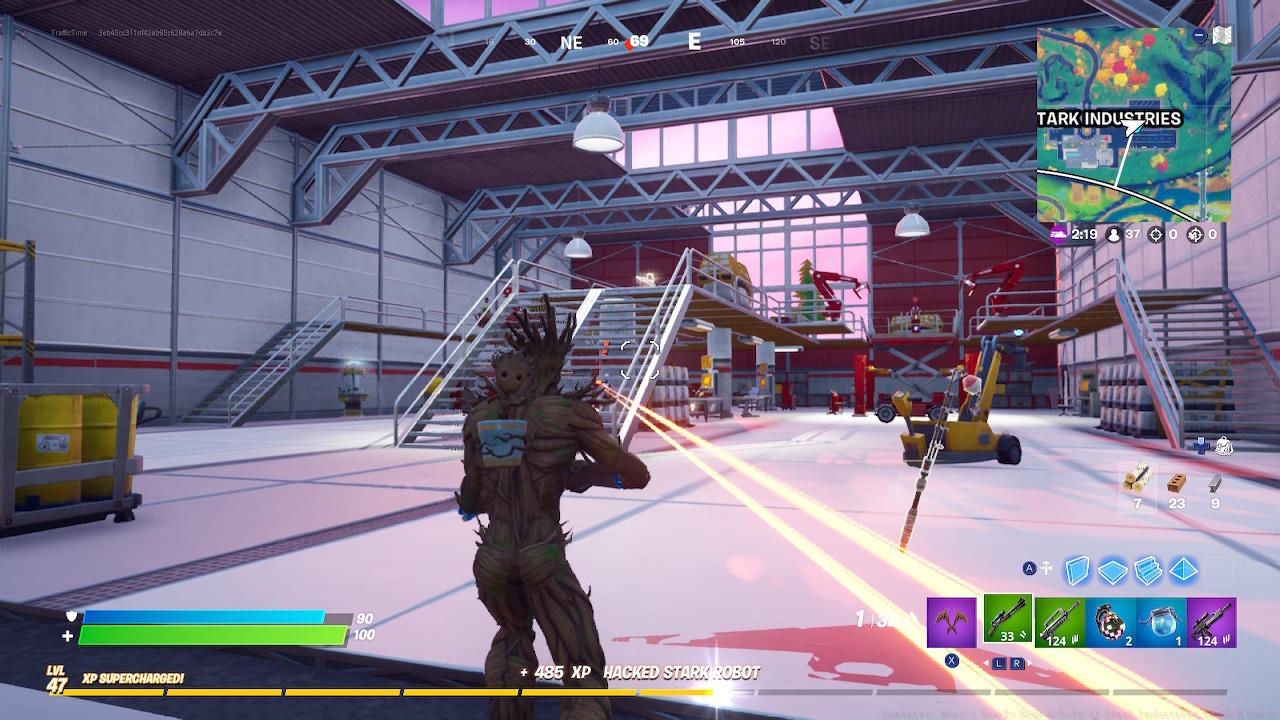
Task: Click the eliminations crosshair icon
Action: click(x=1156, y=235)
